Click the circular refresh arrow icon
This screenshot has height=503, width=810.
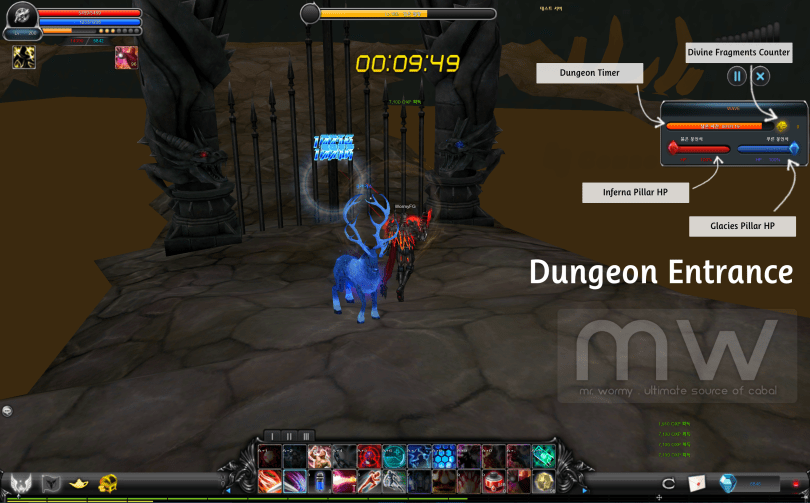(x=669, y=484)
